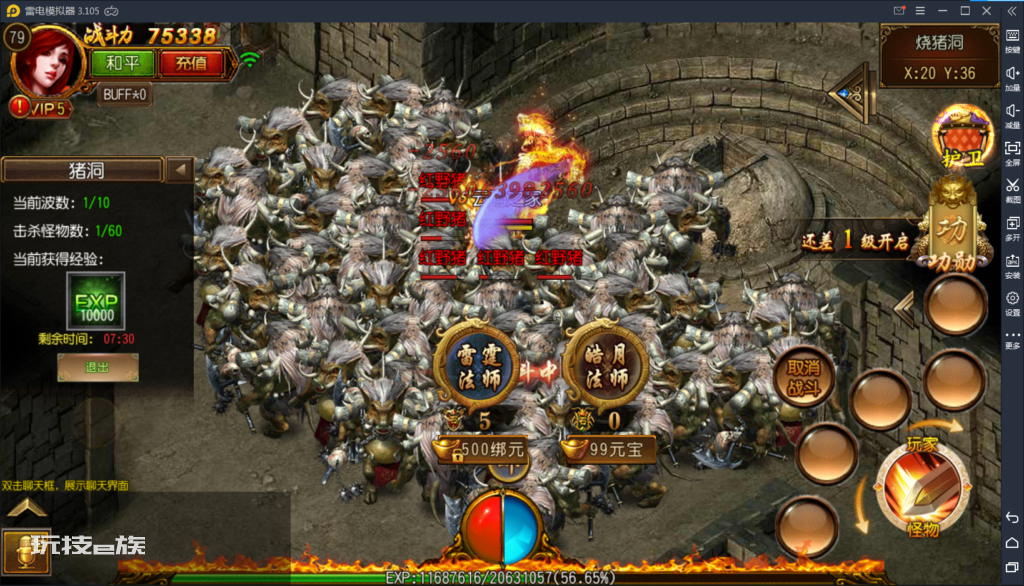1024x586 pixels.
Task: Expand the chat box arrow
Action: coord(27,509)
